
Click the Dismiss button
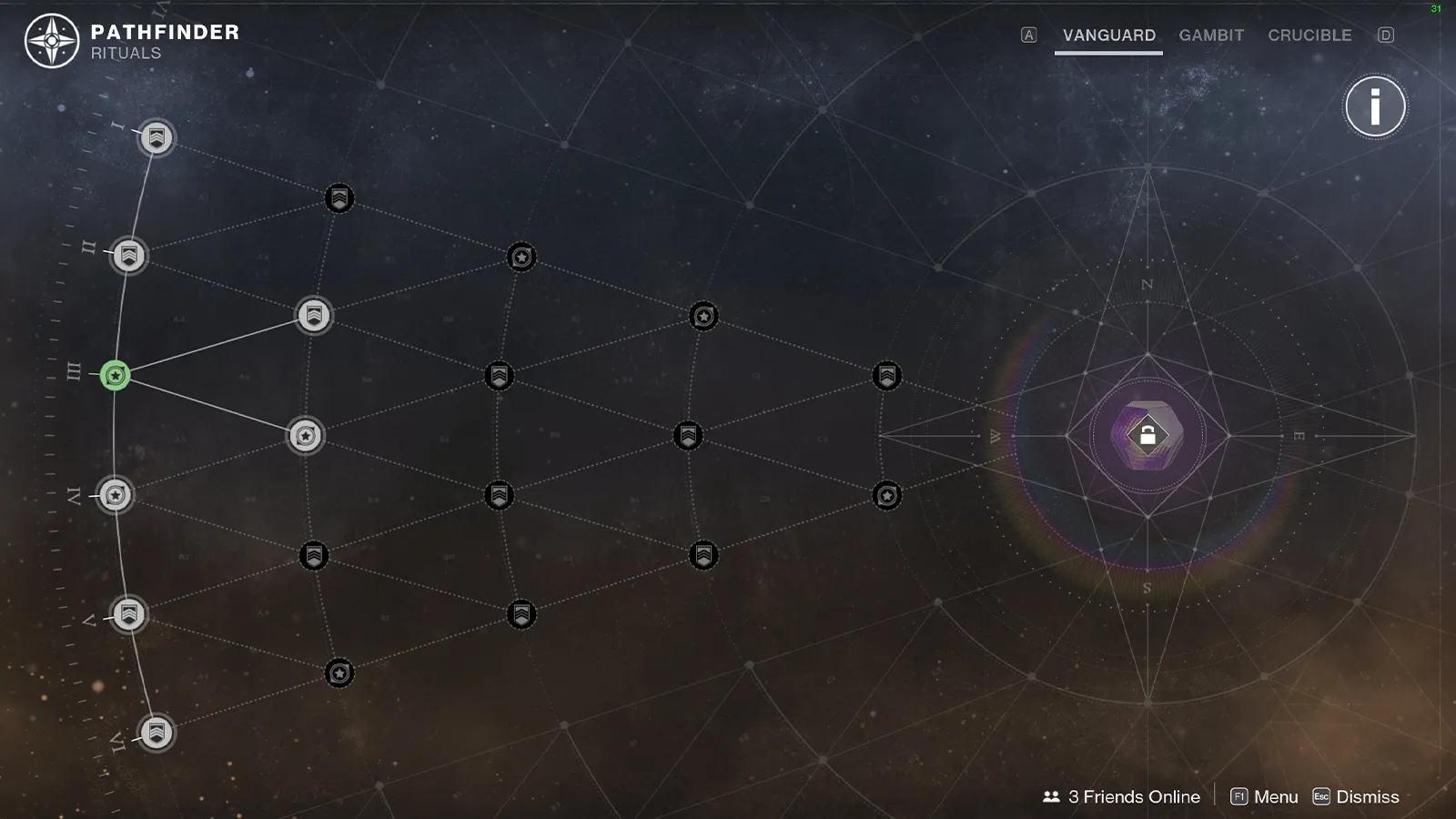[x=1356, y=797]
